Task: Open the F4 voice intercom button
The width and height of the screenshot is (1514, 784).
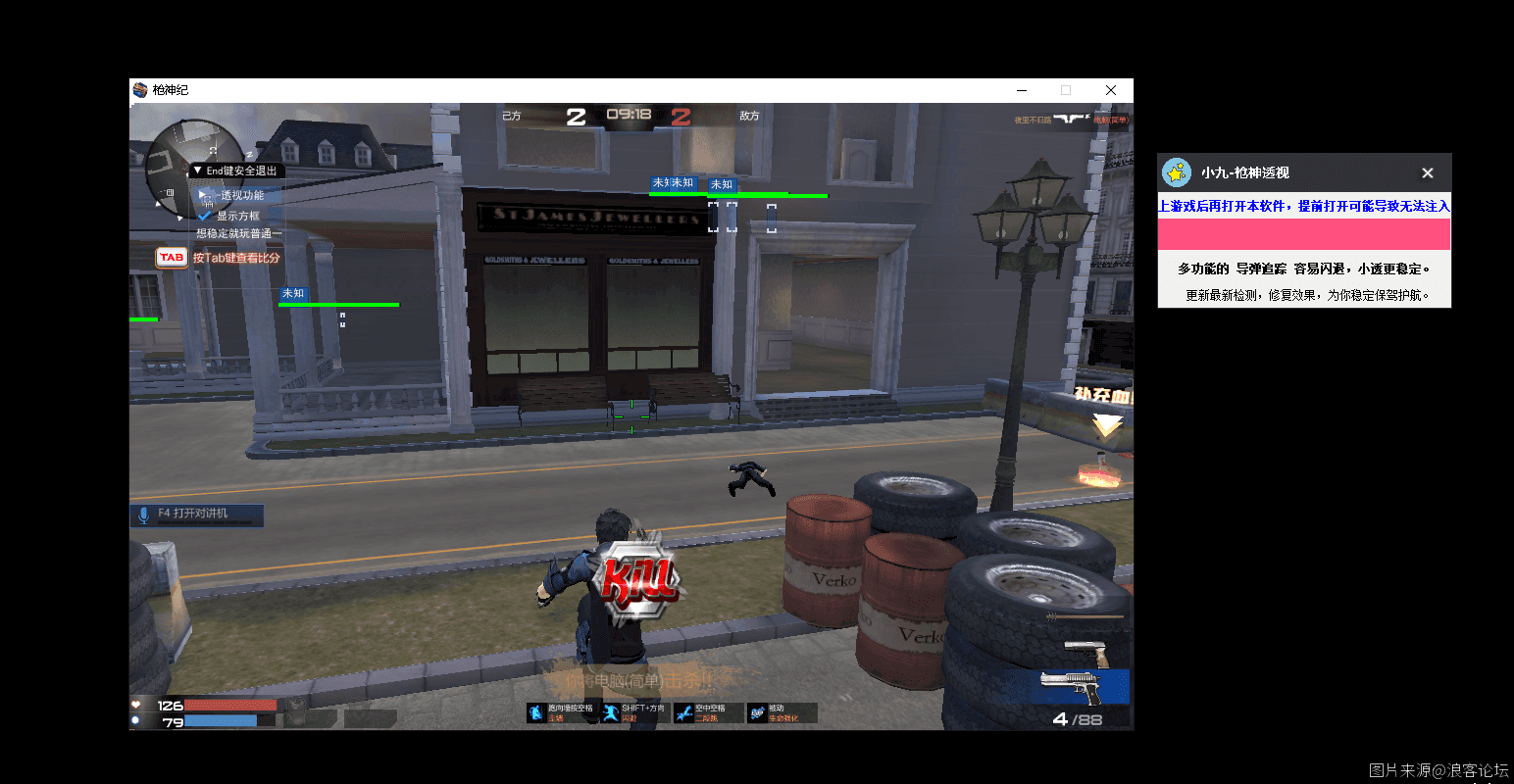Action: [196, 514]
